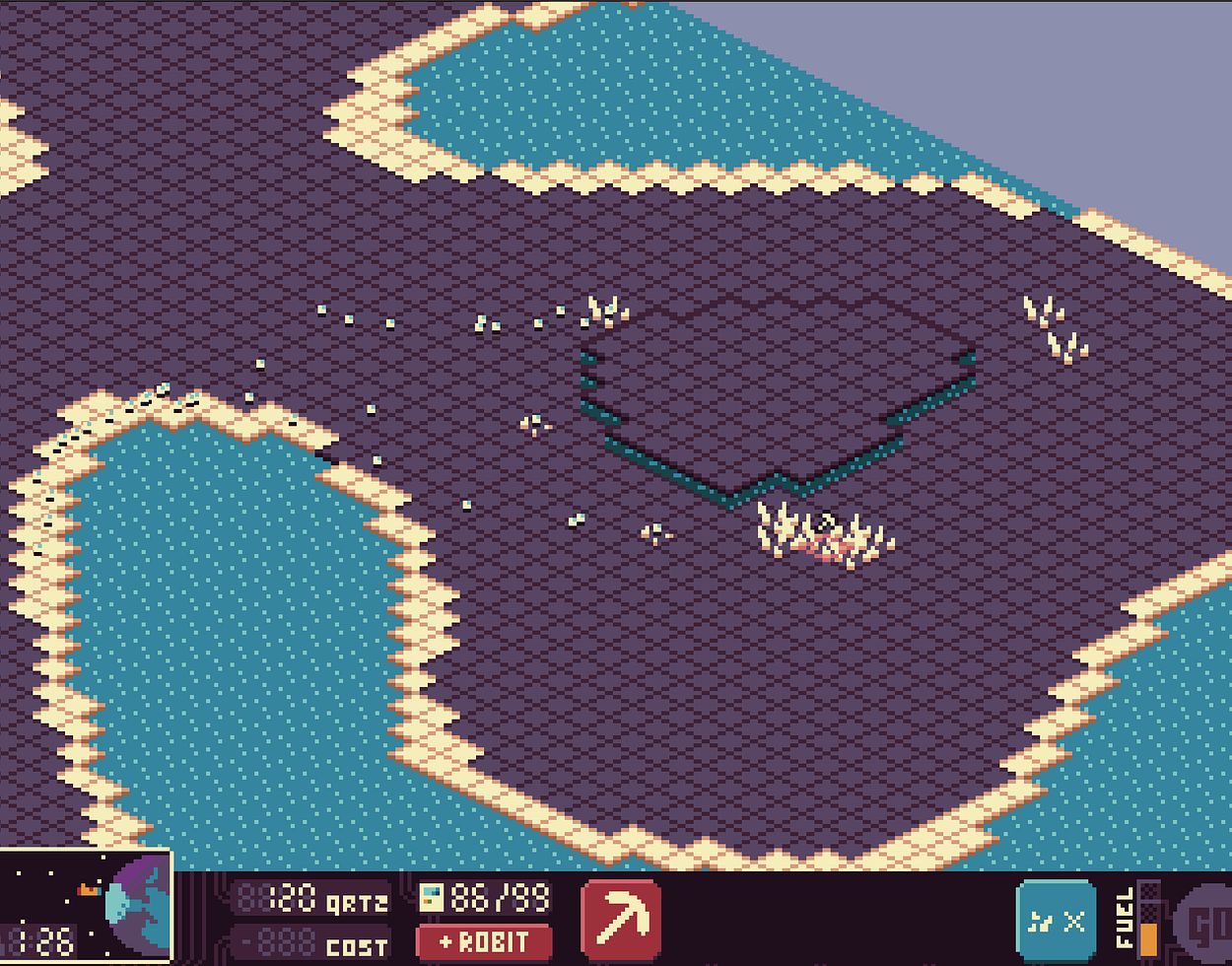Click the +ROBIT button
The width and height of the screenshot is (1232, 966).
(x=483, y=942)
